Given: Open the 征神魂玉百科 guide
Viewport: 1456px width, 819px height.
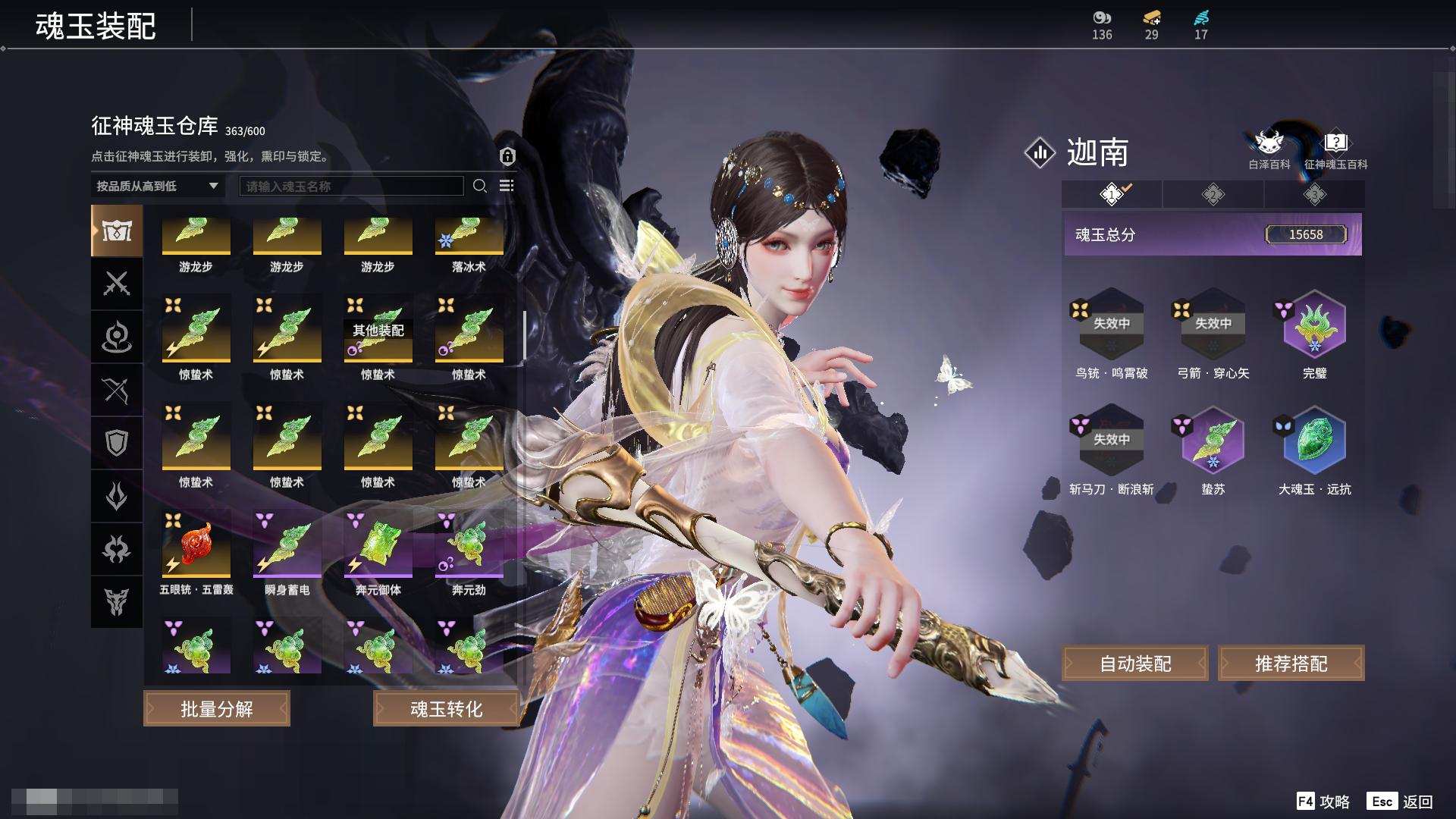Looking at the screenshot, I should pyautogui.click(x=1335, y=149).
